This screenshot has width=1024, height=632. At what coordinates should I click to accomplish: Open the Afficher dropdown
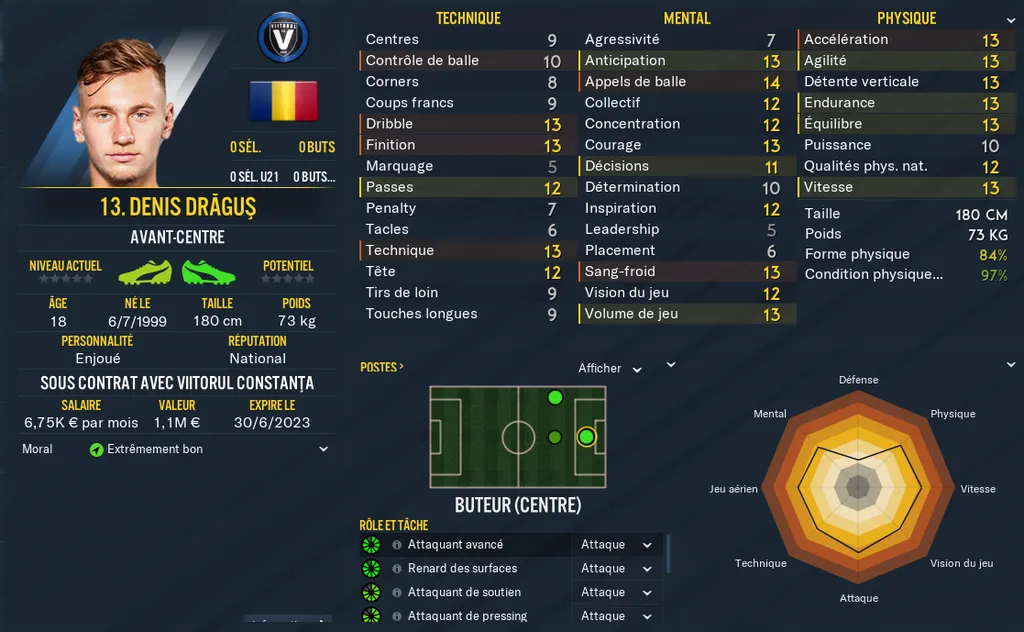click(x=611, y=369)
